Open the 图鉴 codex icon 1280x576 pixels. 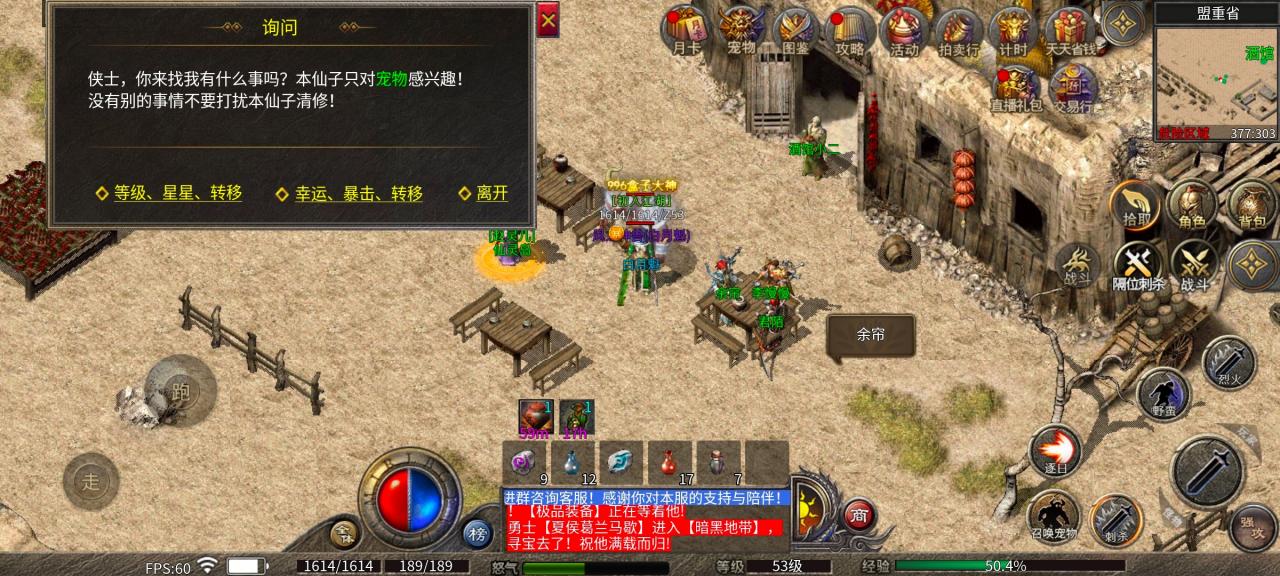click(x=796, y=30)
